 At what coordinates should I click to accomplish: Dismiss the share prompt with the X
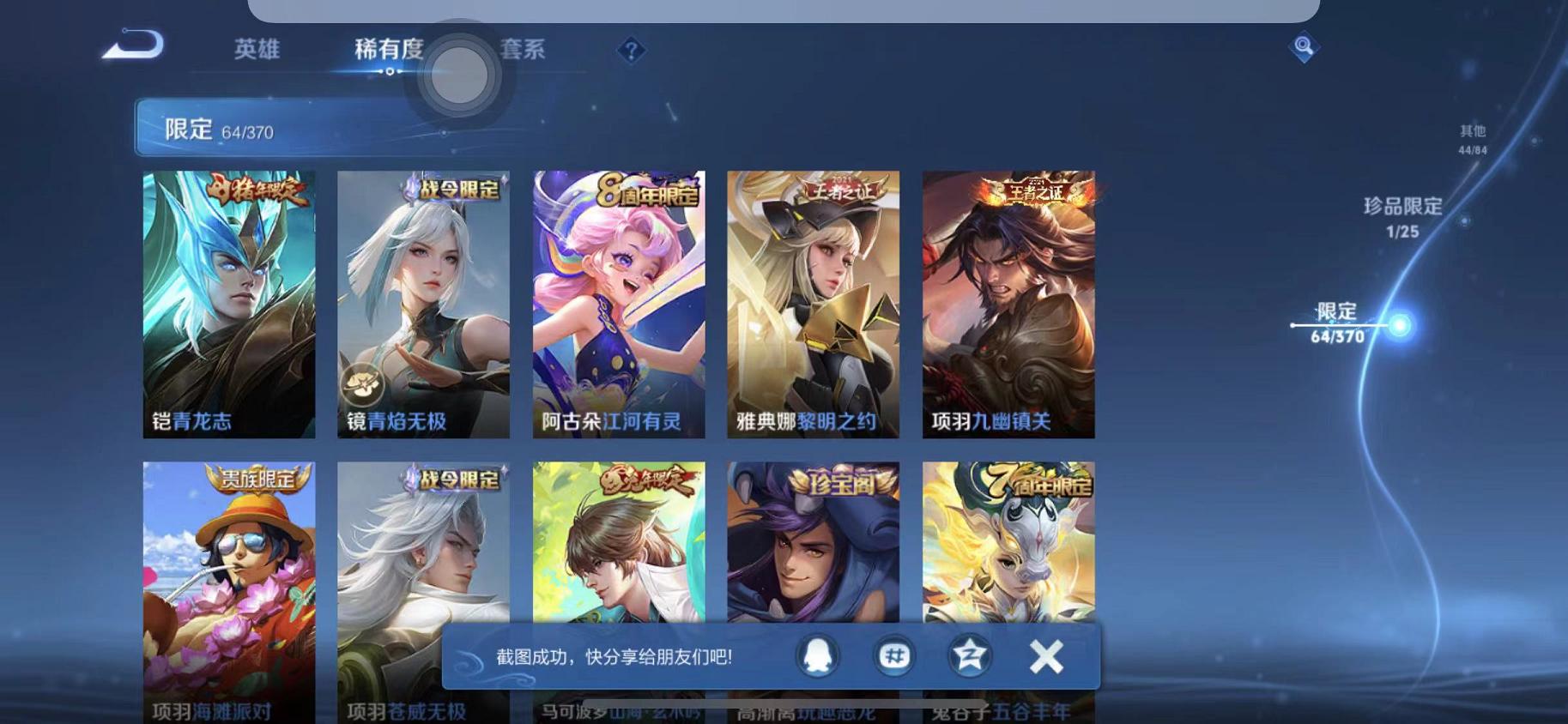click(x=1046, y=655)
